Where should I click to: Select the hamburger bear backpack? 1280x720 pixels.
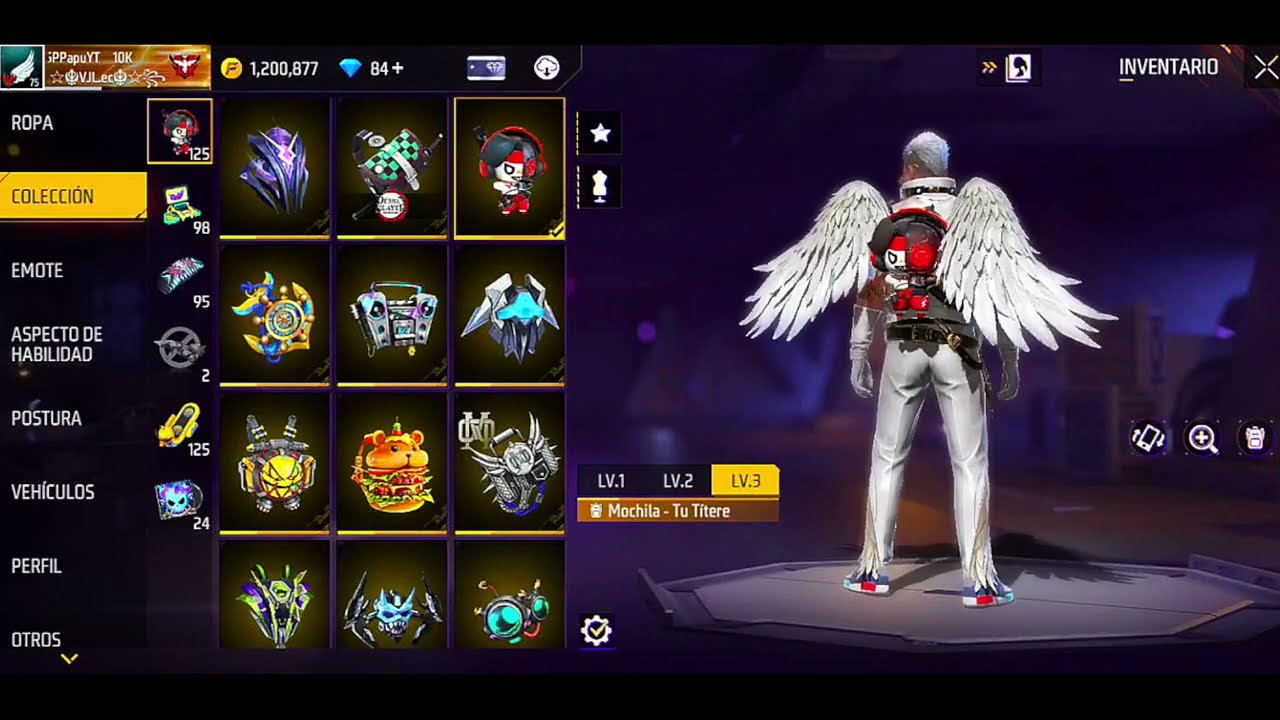pos(392,464)
